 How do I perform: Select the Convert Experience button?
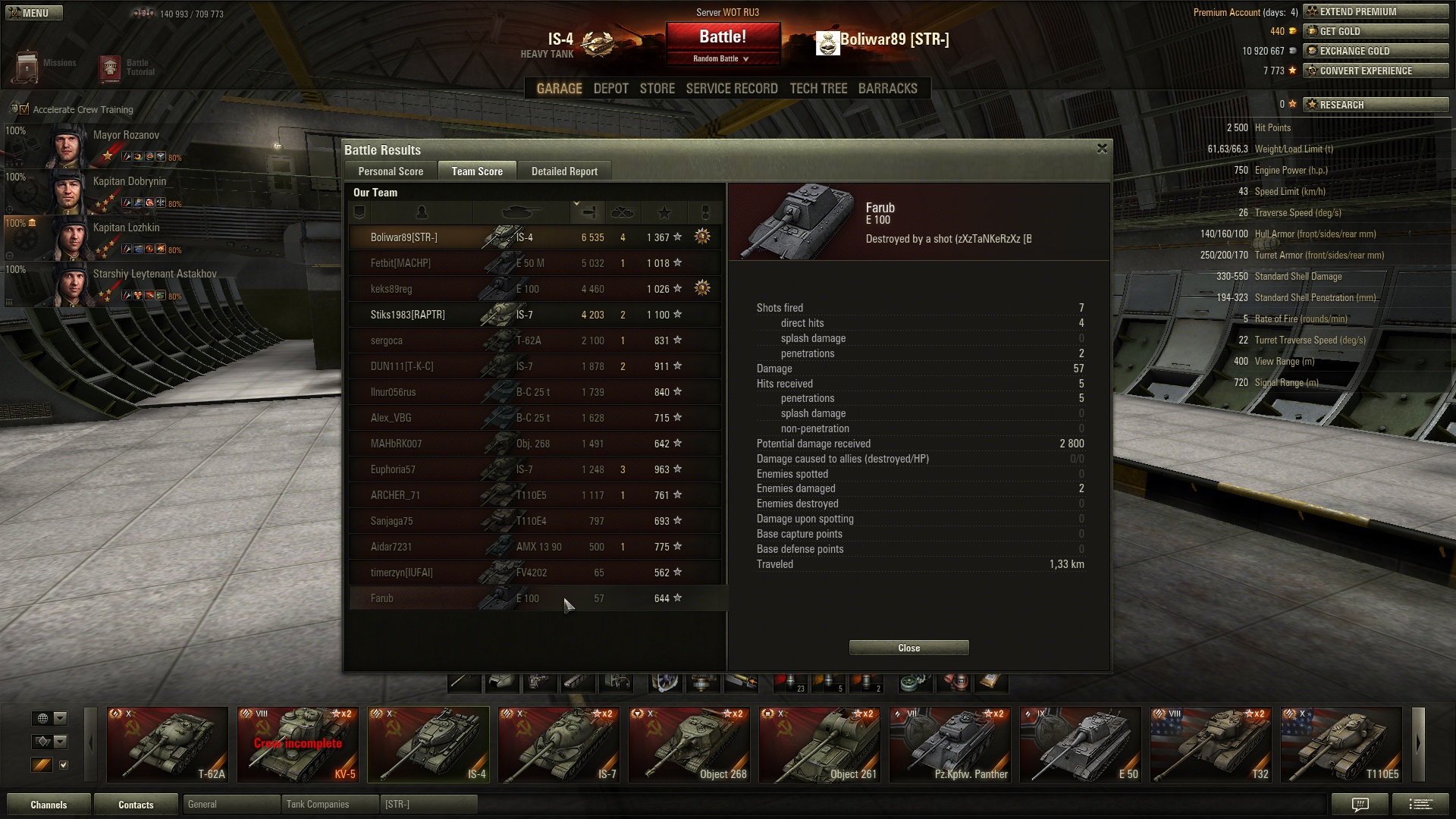[1375, 71]
